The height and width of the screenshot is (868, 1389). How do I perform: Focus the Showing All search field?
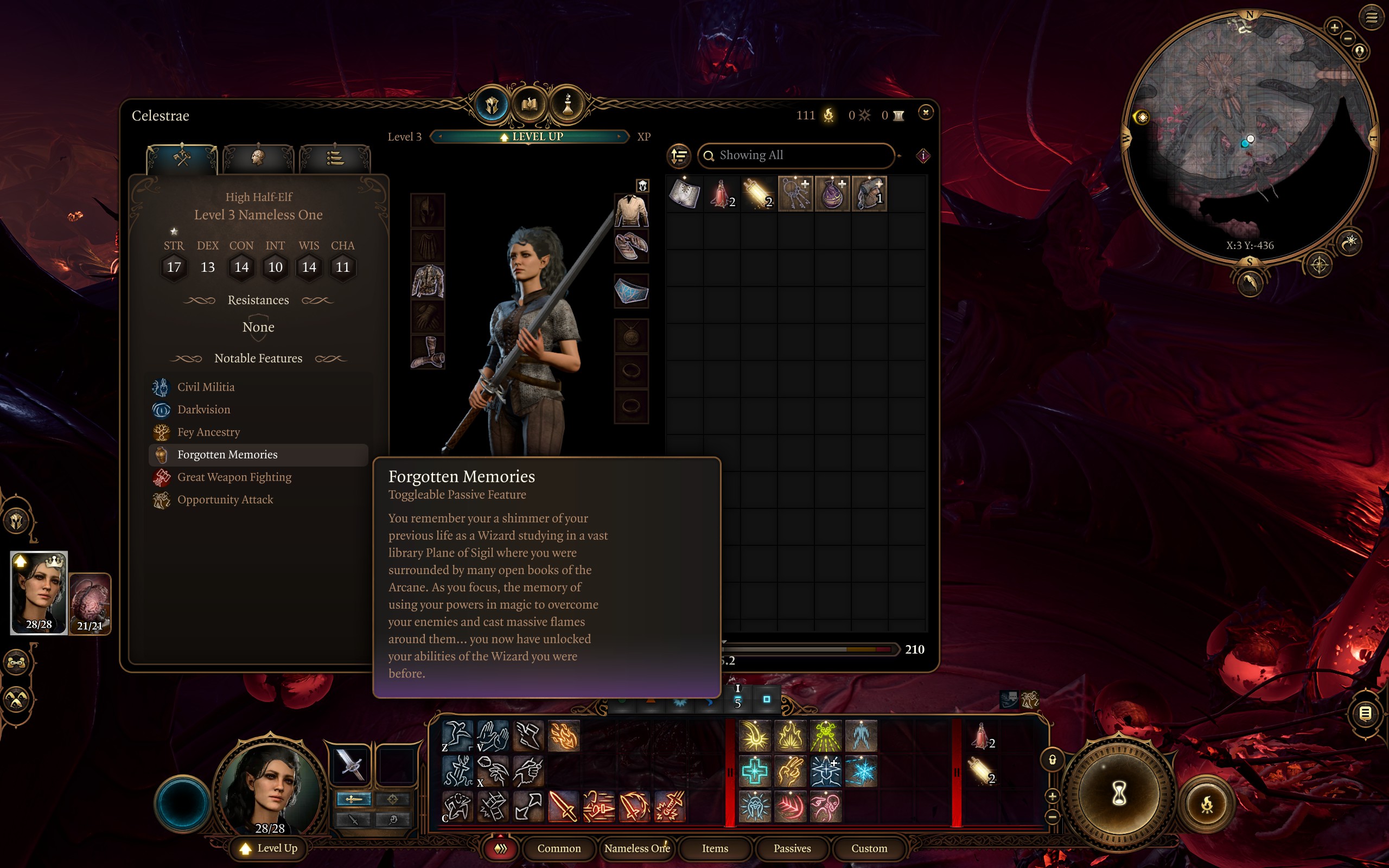coord(798,156)
